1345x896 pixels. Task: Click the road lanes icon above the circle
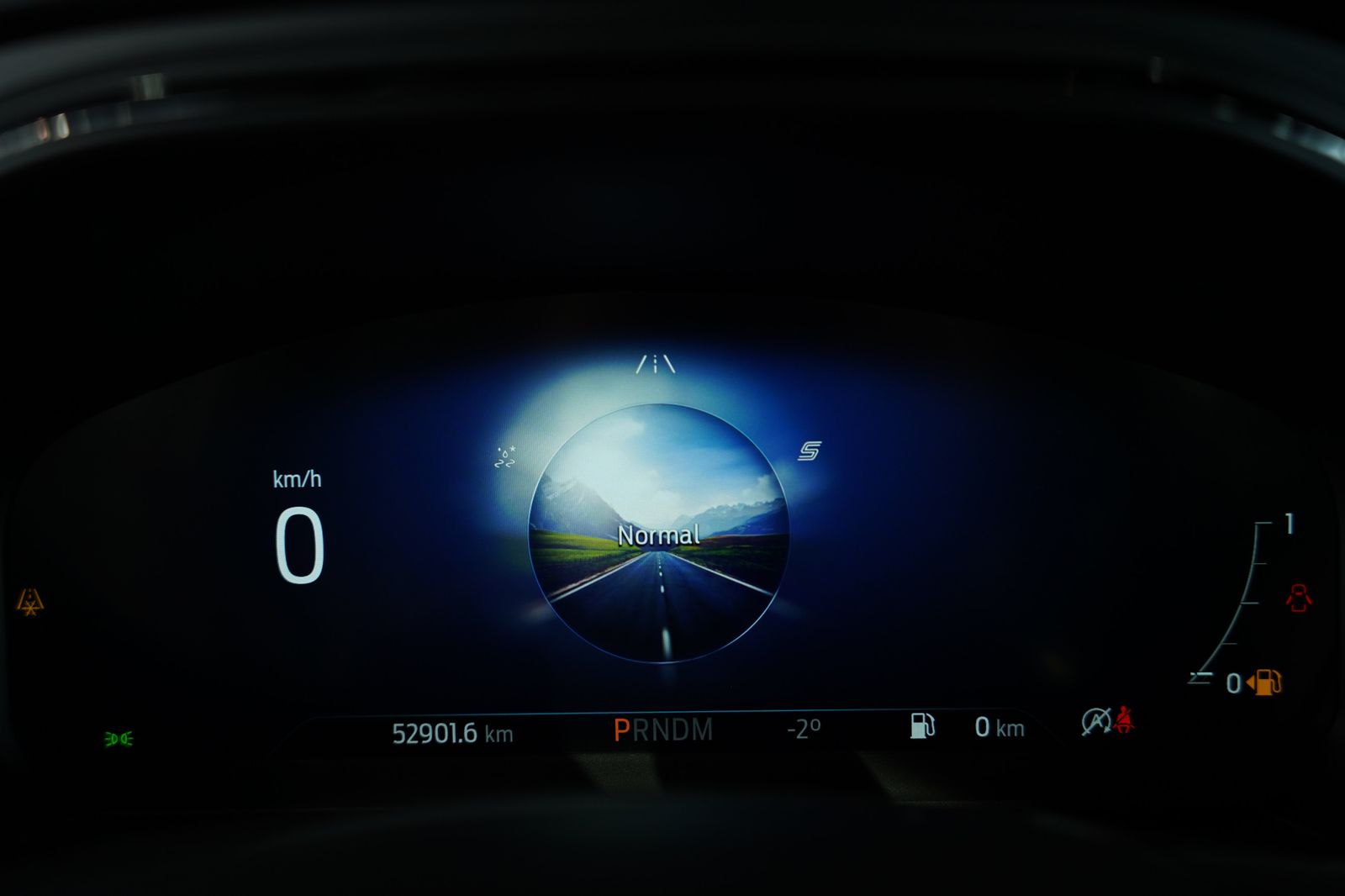(655, 364)
